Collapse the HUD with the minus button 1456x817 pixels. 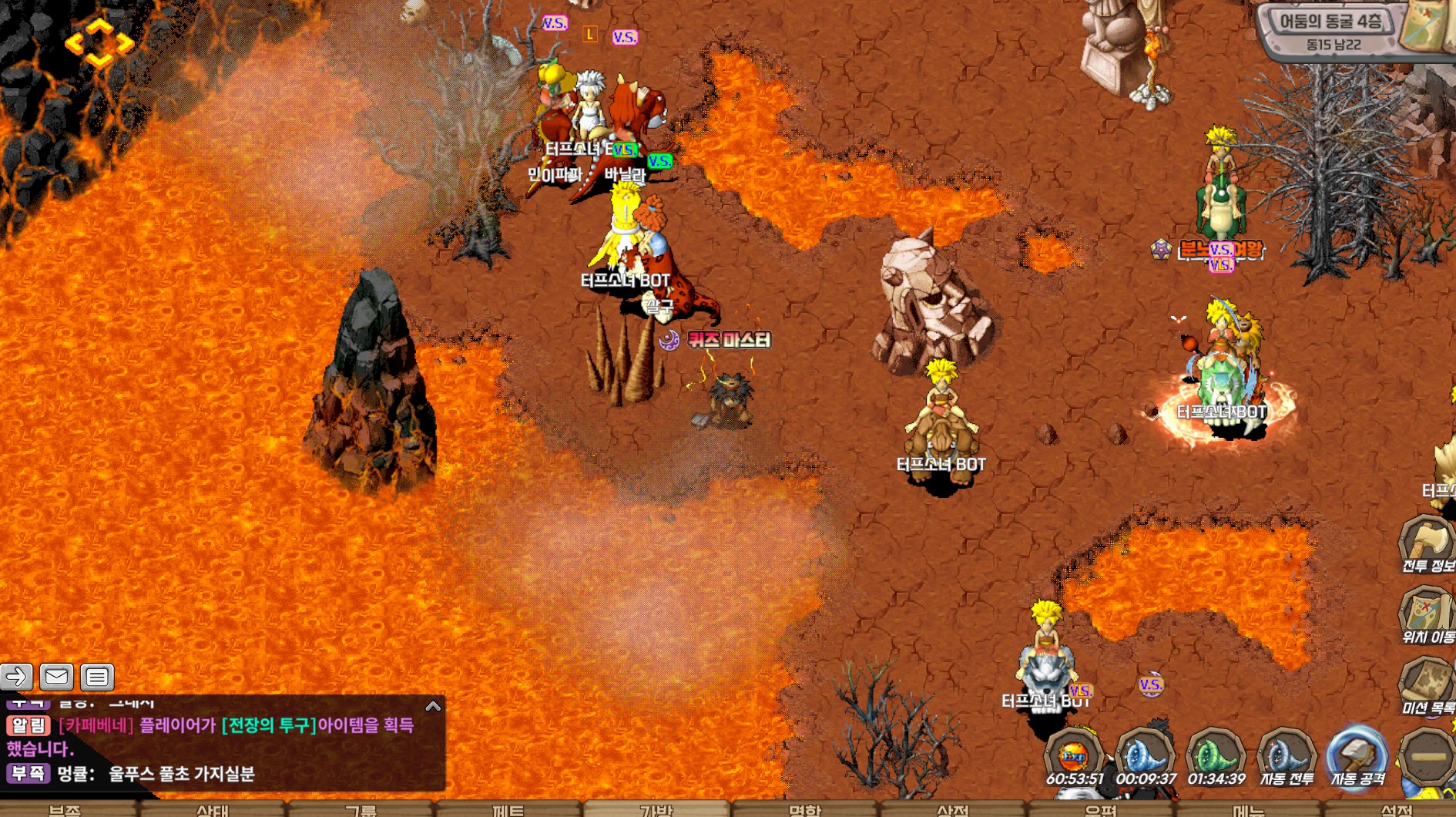click(1427, 757)
